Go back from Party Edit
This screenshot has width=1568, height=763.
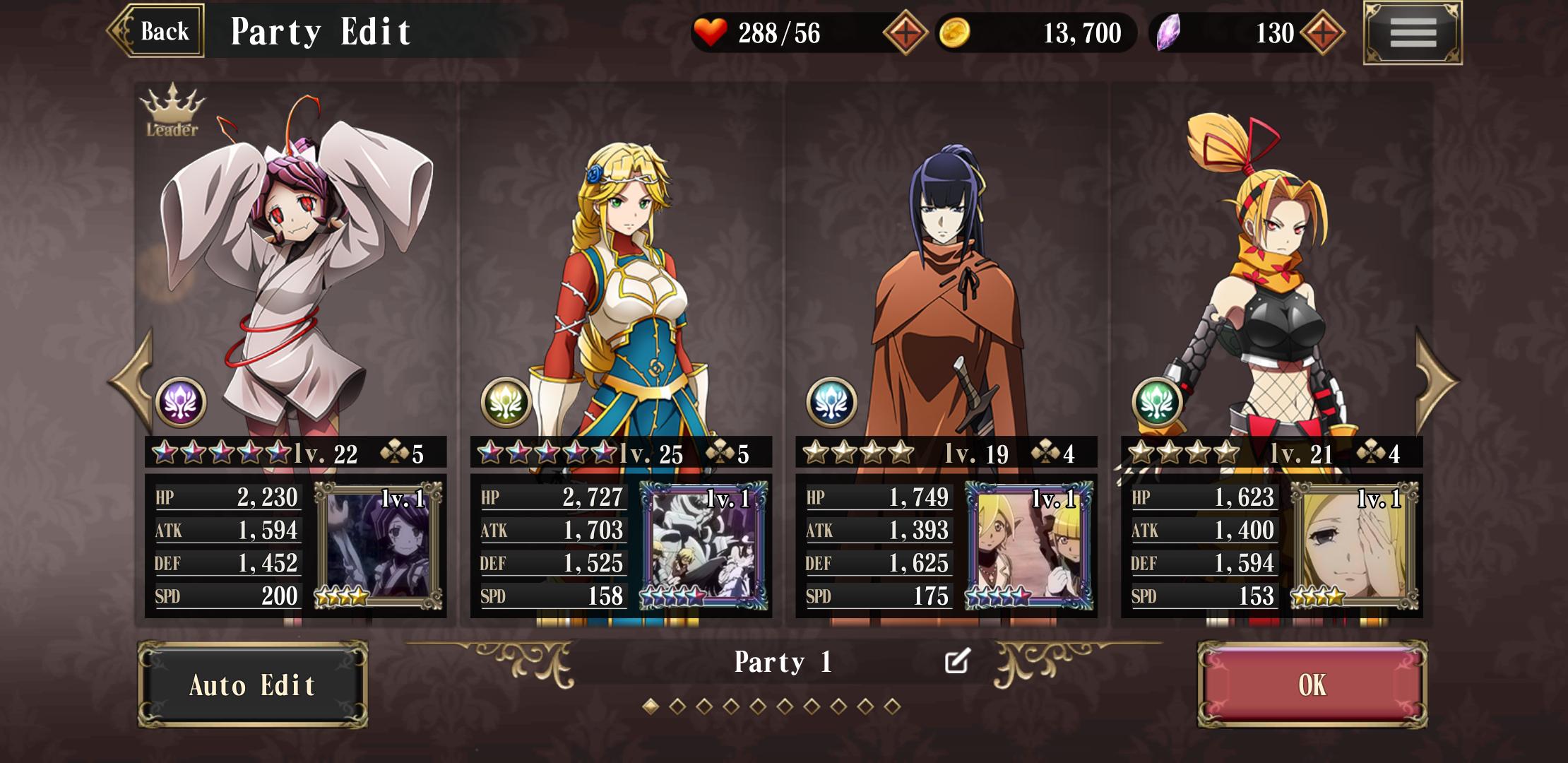coord(157,31)
